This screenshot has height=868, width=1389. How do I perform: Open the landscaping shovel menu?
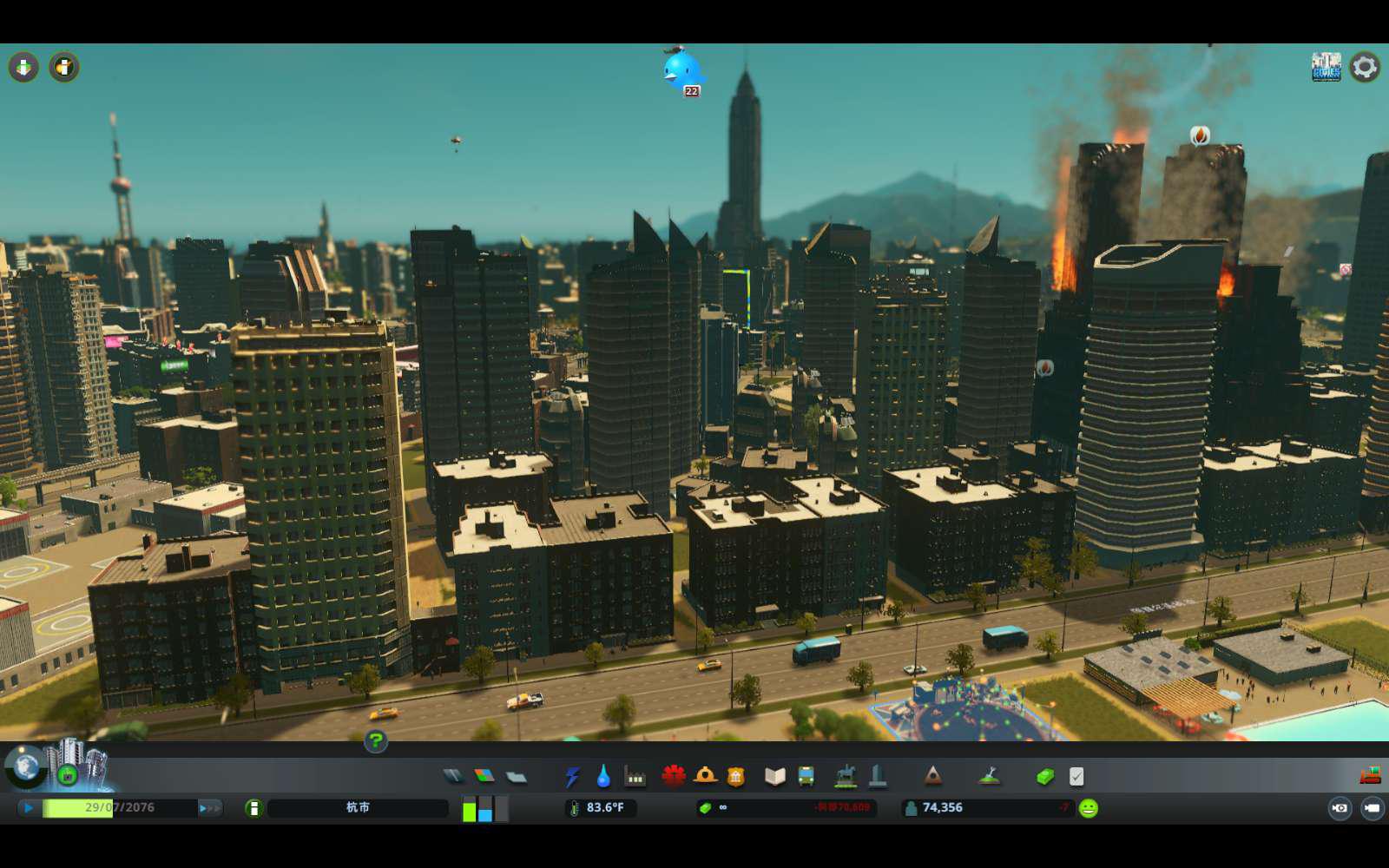989,776
